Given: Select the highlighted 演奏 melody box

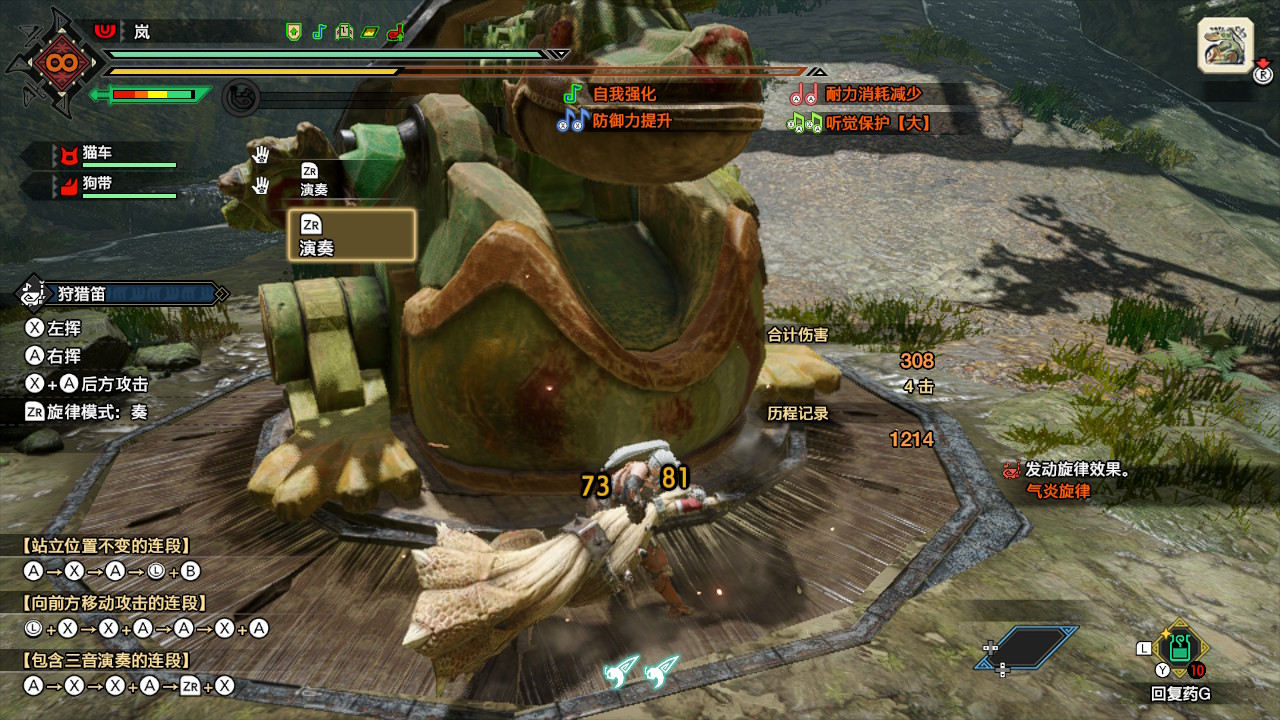Looking at the screenshot, I should (351, 235).
